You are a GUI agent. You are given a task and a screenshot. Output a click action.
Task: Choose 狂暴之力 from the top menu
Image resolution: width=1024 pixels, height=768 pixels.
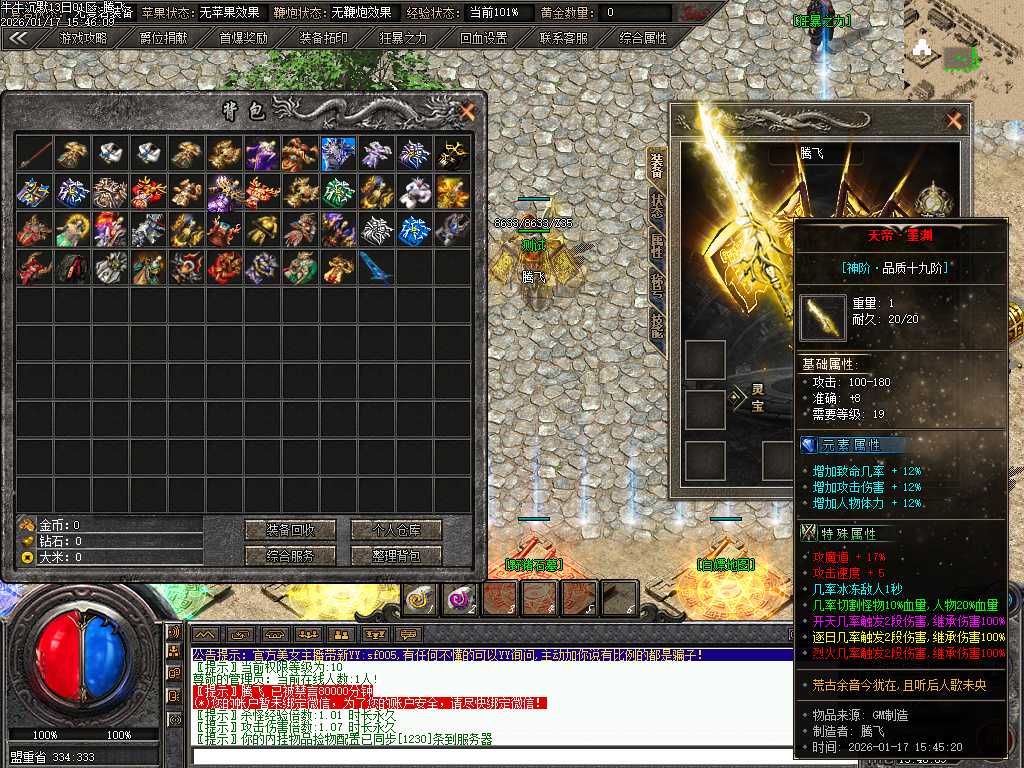pyautogui.click(x=403, y=38)
